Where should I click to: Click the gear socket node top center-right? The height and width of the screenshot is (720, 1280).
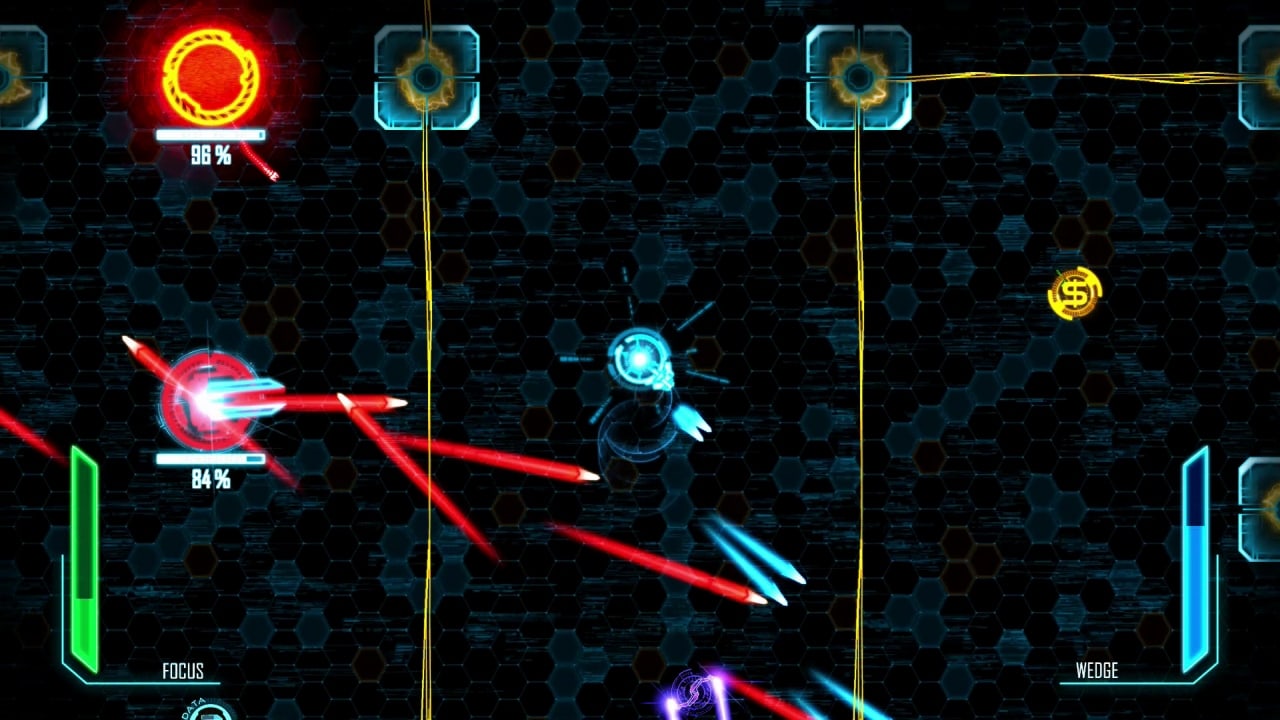(858, 75)
